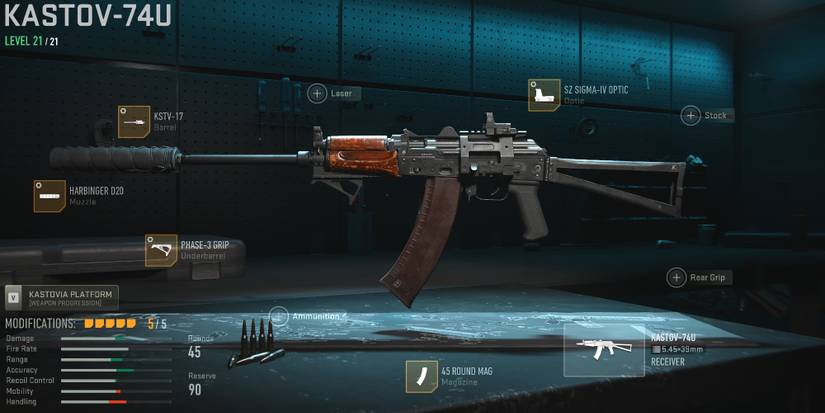The width and height of the screenshot is (825, 413).
Task: Open Kastovia Platform weapon progression
Action: point(62,297)
